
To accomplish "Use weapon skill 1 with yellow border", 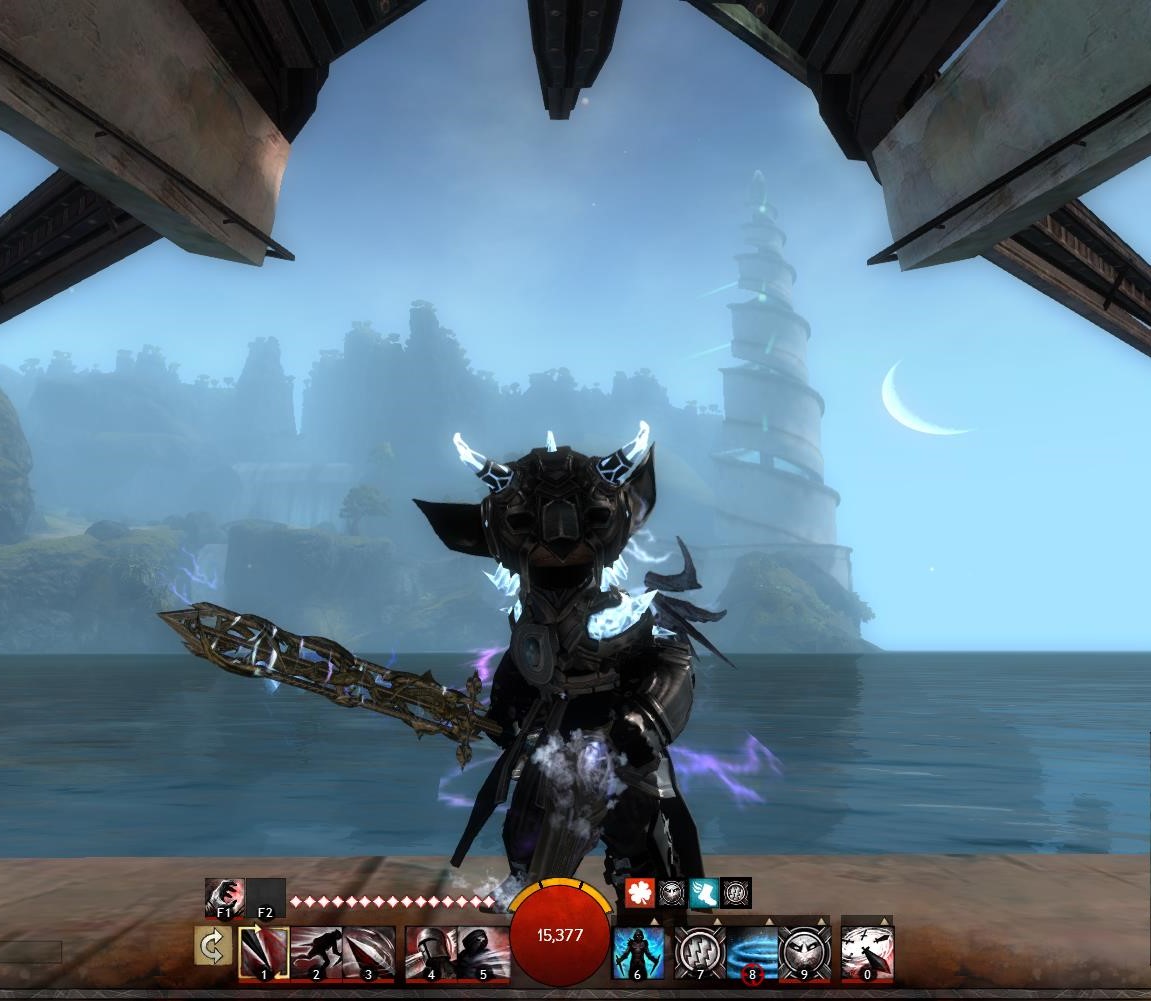I will pos(264,952).
